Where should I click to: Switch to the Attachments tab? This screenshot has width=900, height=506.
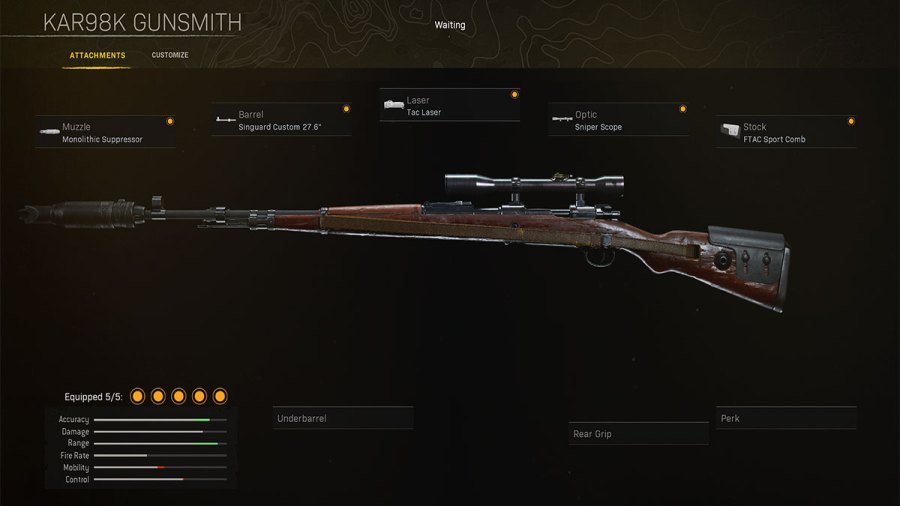97,55
